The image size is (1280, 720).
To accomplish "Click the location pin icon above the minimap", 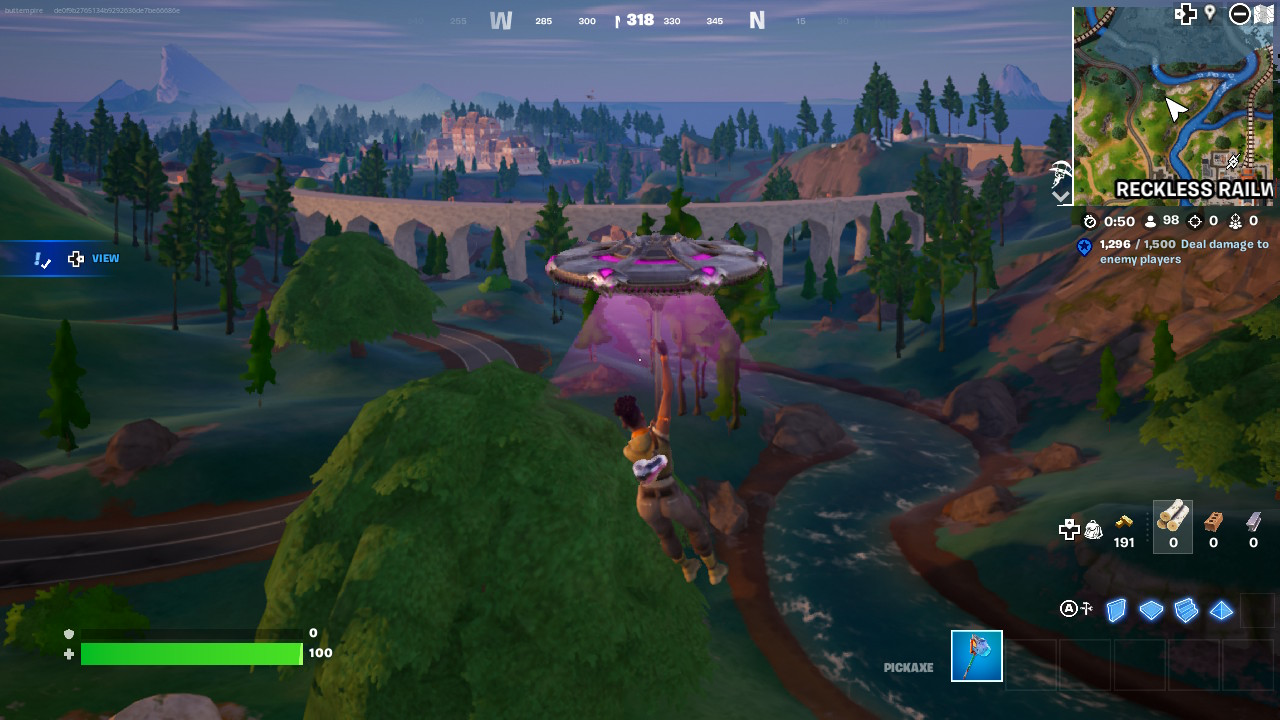I will [1210, 13].
